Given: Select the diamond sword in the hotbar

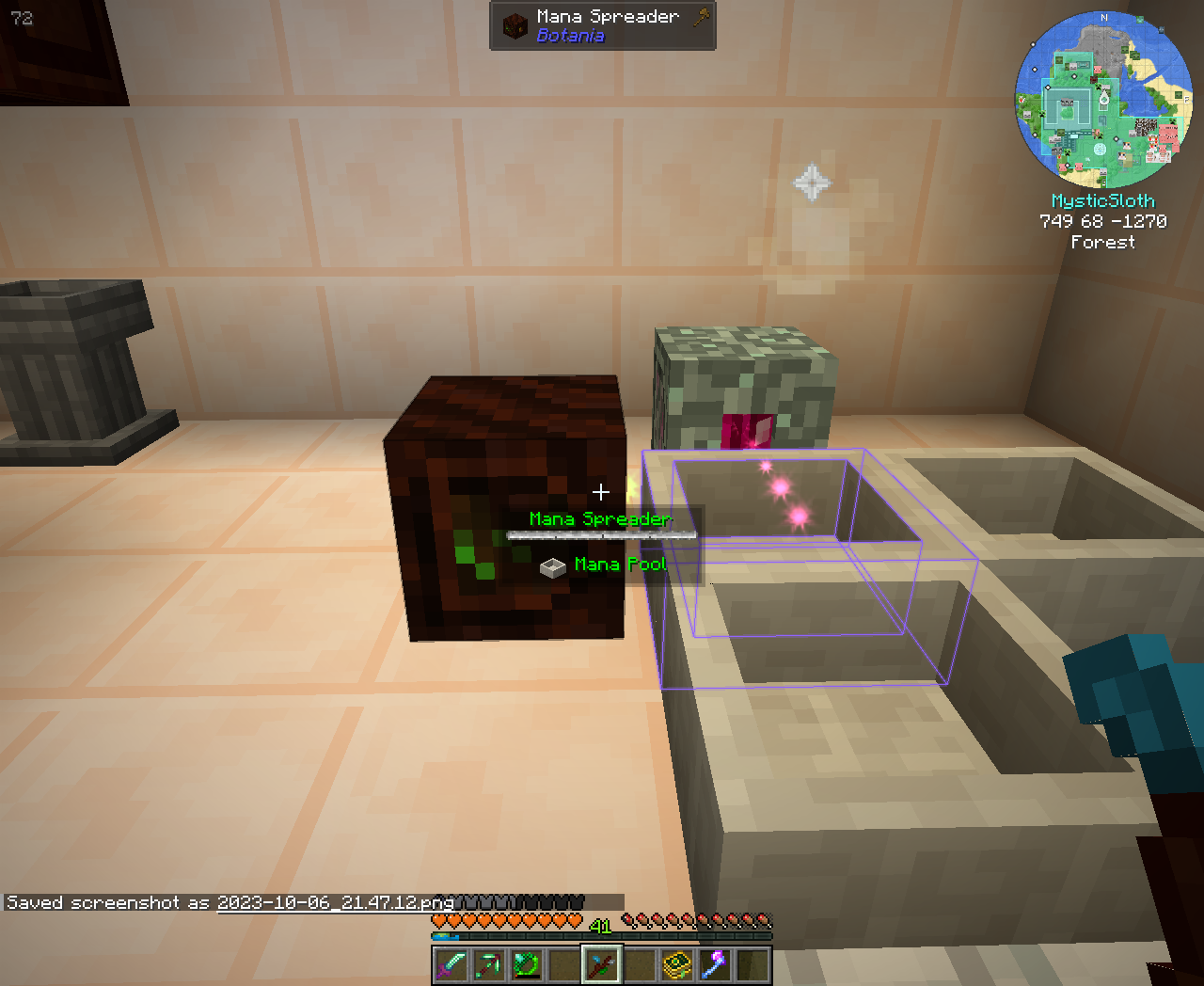Looking at the screenshot, I should (450, 965).
